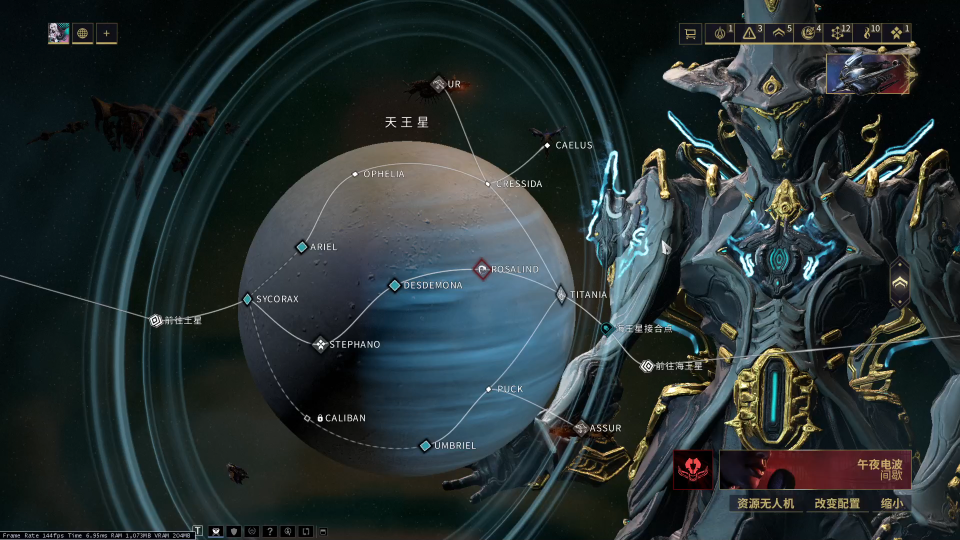Screen dimensions: 960x540
Task: Choose the Puck mission node
Action: point(489,389)
